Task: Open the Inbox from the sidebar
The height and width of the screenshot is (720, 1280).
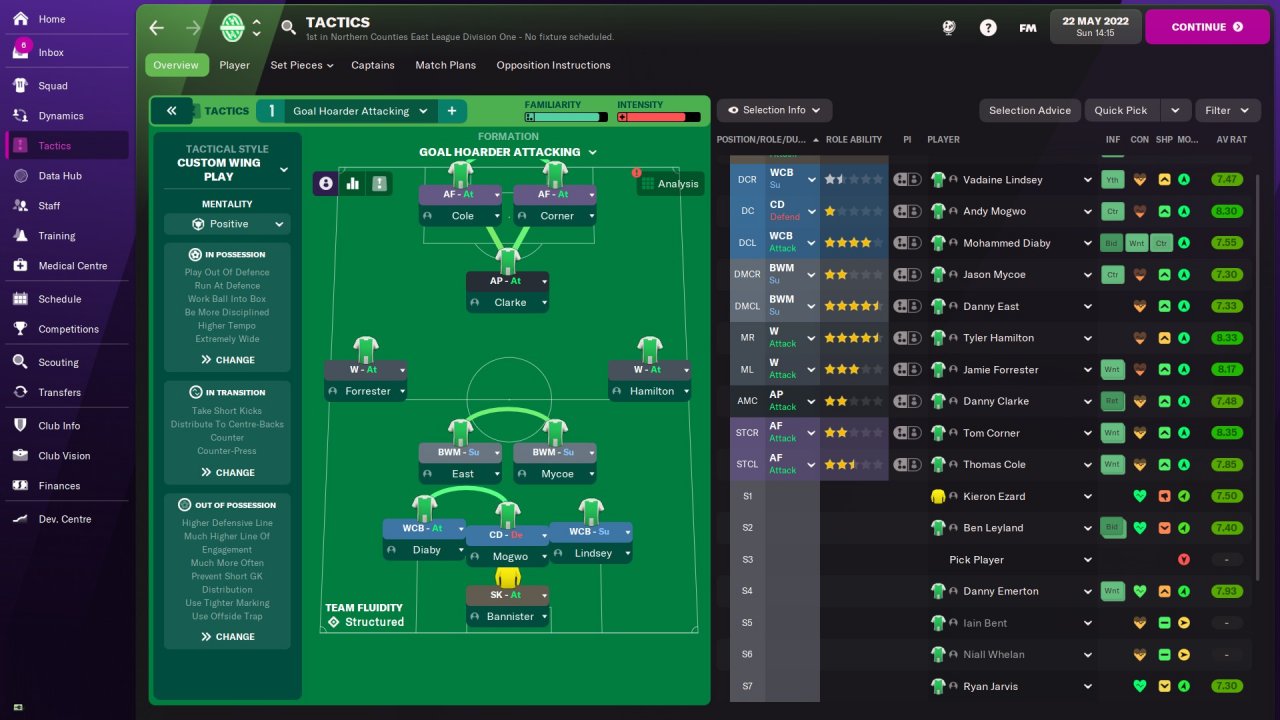Action: [x=51, y=52]
